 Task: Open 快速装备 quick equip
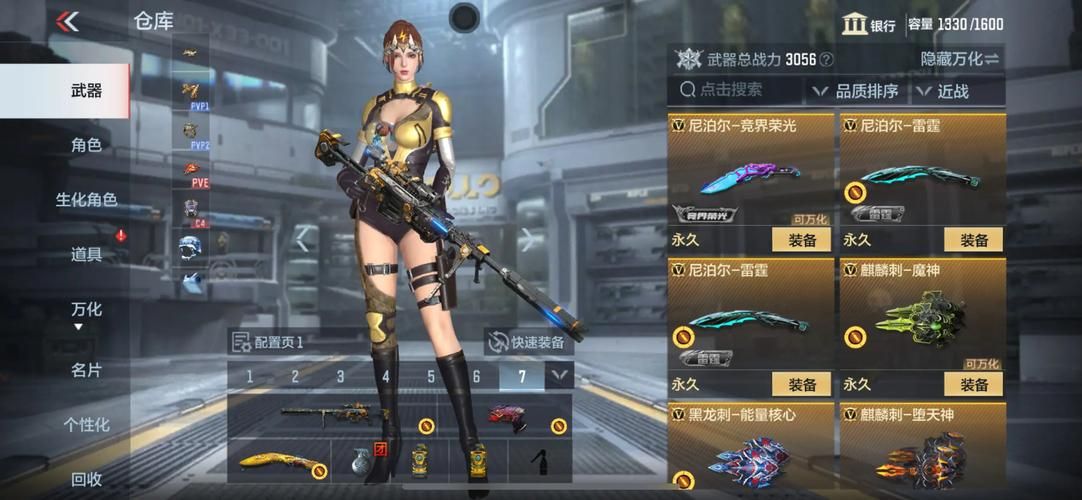pos(527,342)
